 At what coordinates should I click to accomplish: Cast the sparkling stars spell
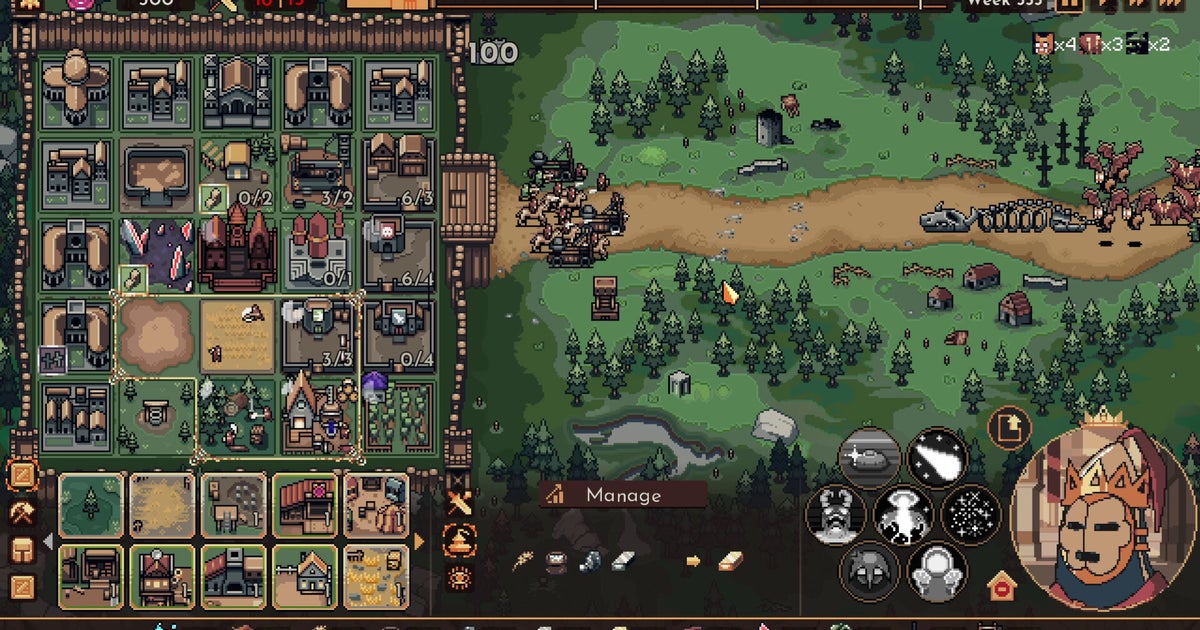click(970, 516)
